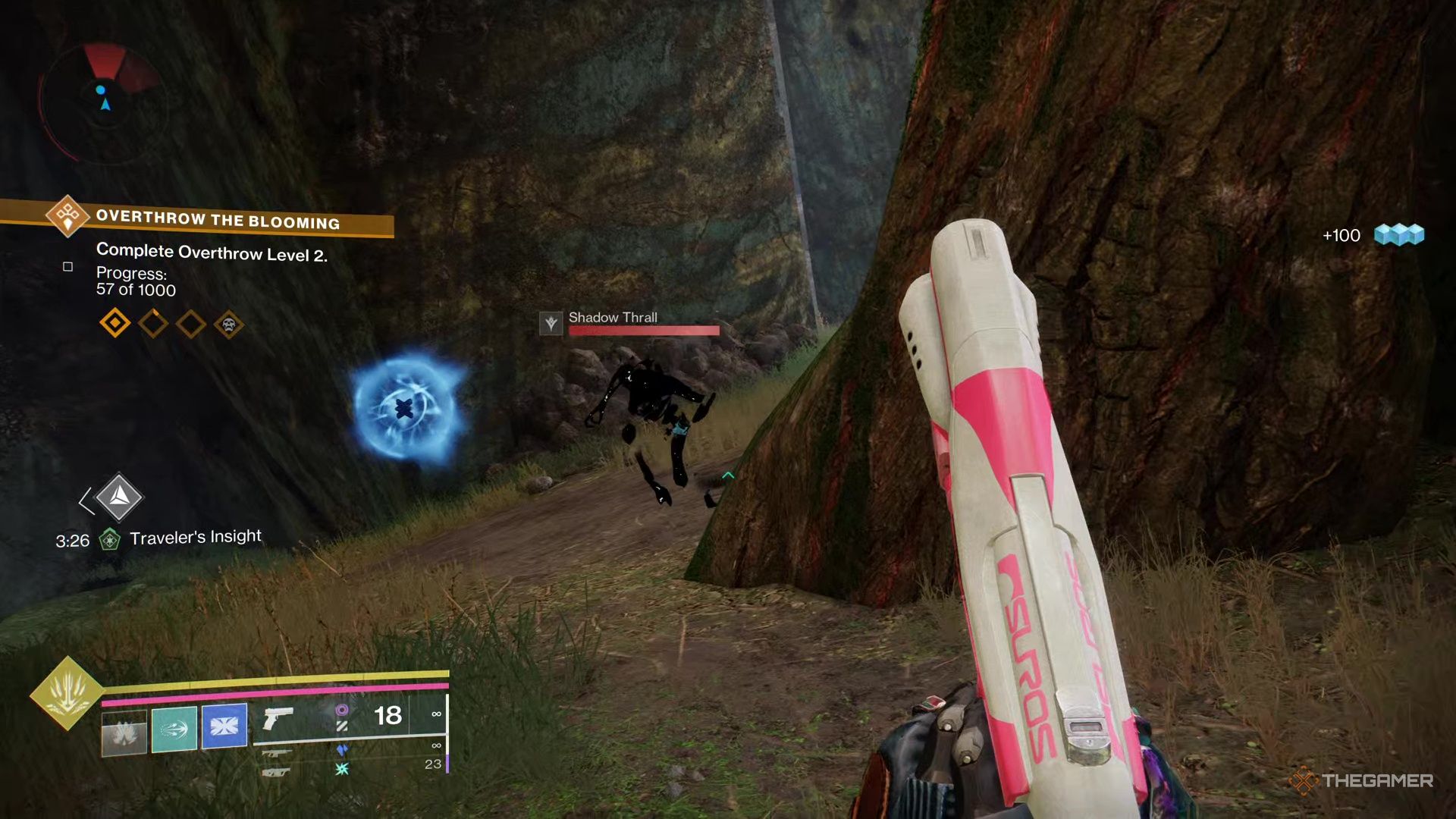Expand the Traveler's Insight chevron arrow
The height and width of the screenshot is (819, 1456).
coord(85,500)
